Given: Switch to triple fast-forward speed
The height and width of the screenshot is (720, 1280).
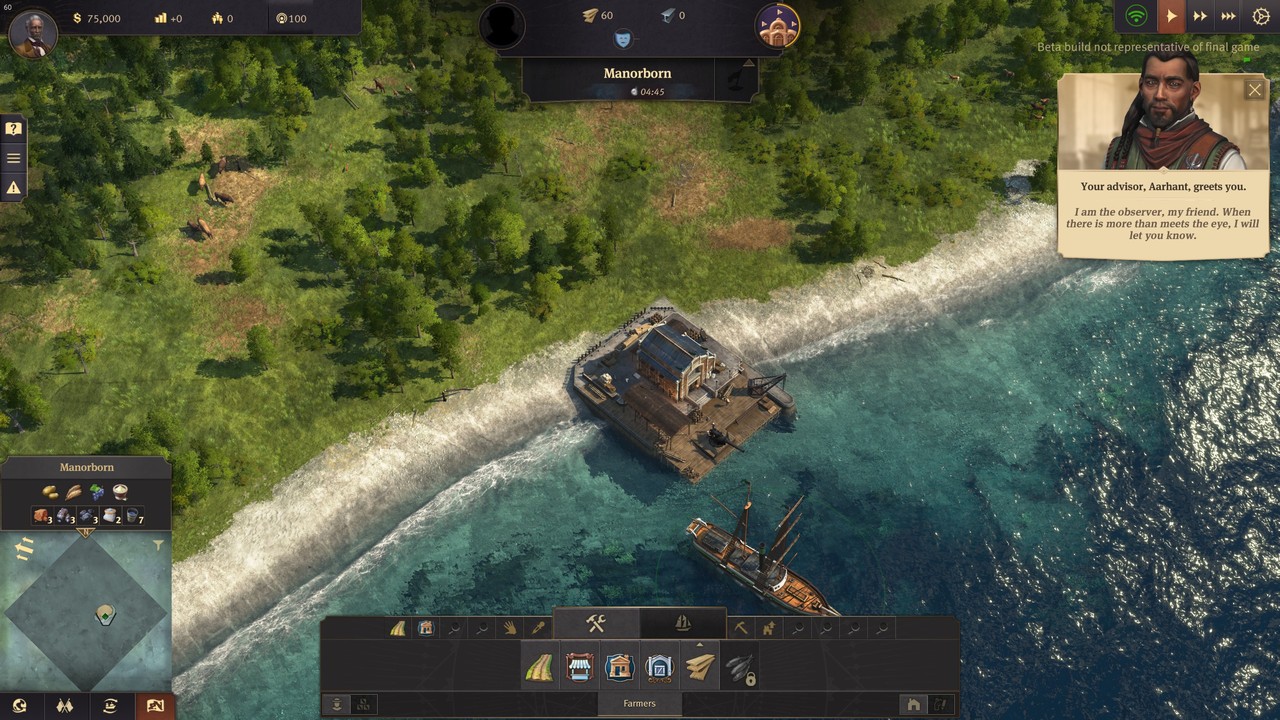Looking at the screenshot, I should (x=1230, y=16).
